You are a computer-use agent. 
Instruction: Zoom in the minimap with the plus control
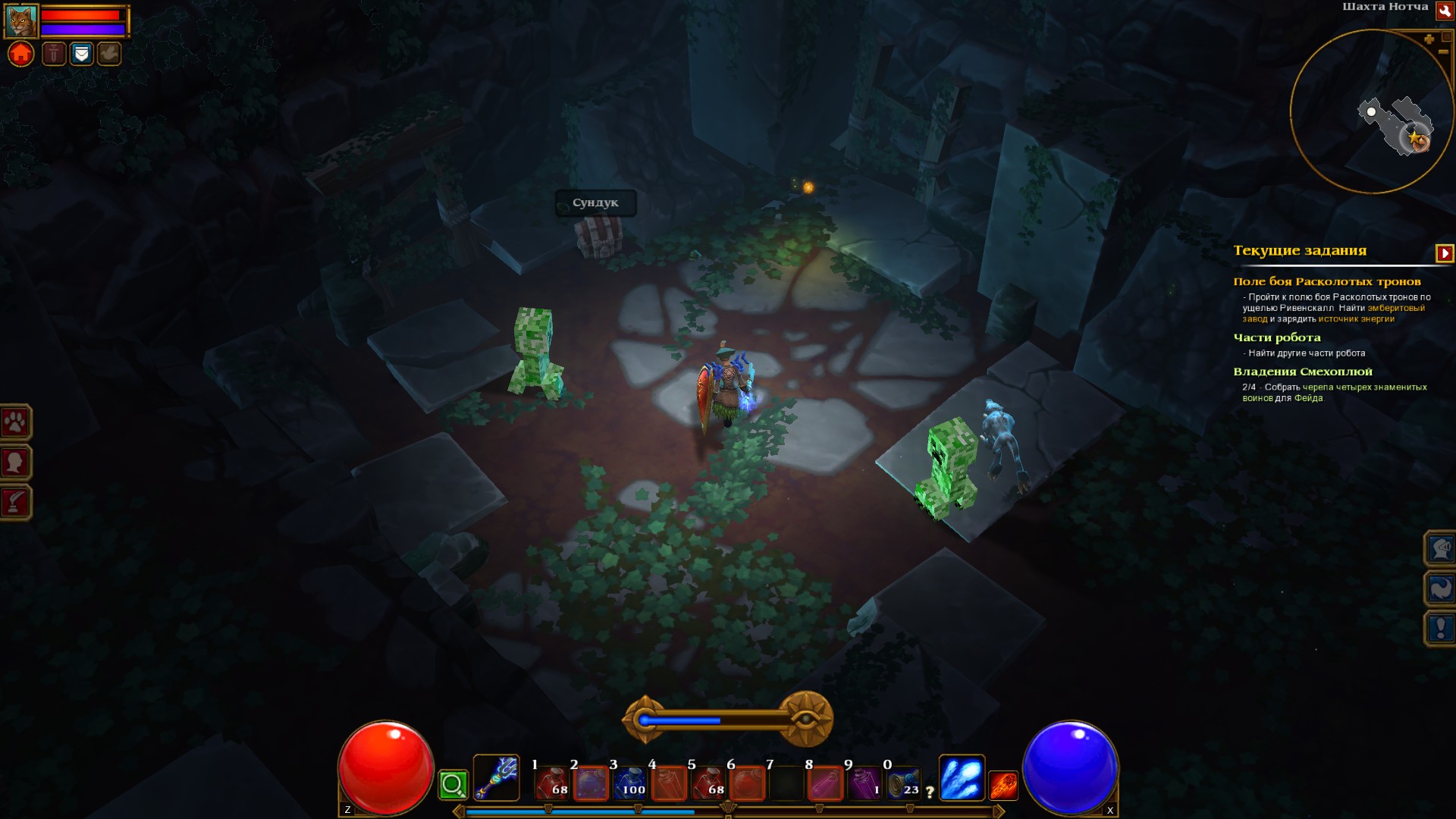1430,38
